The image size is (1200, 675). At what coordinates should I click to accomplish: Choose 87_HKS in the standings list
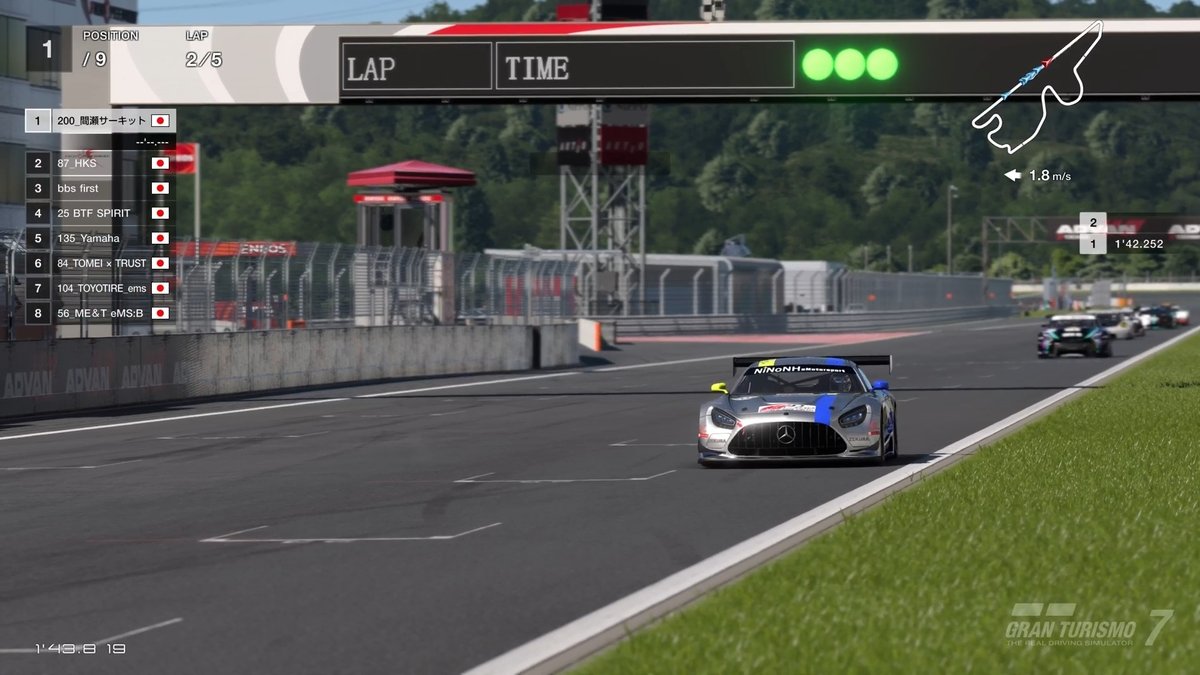tap(100, 163)
